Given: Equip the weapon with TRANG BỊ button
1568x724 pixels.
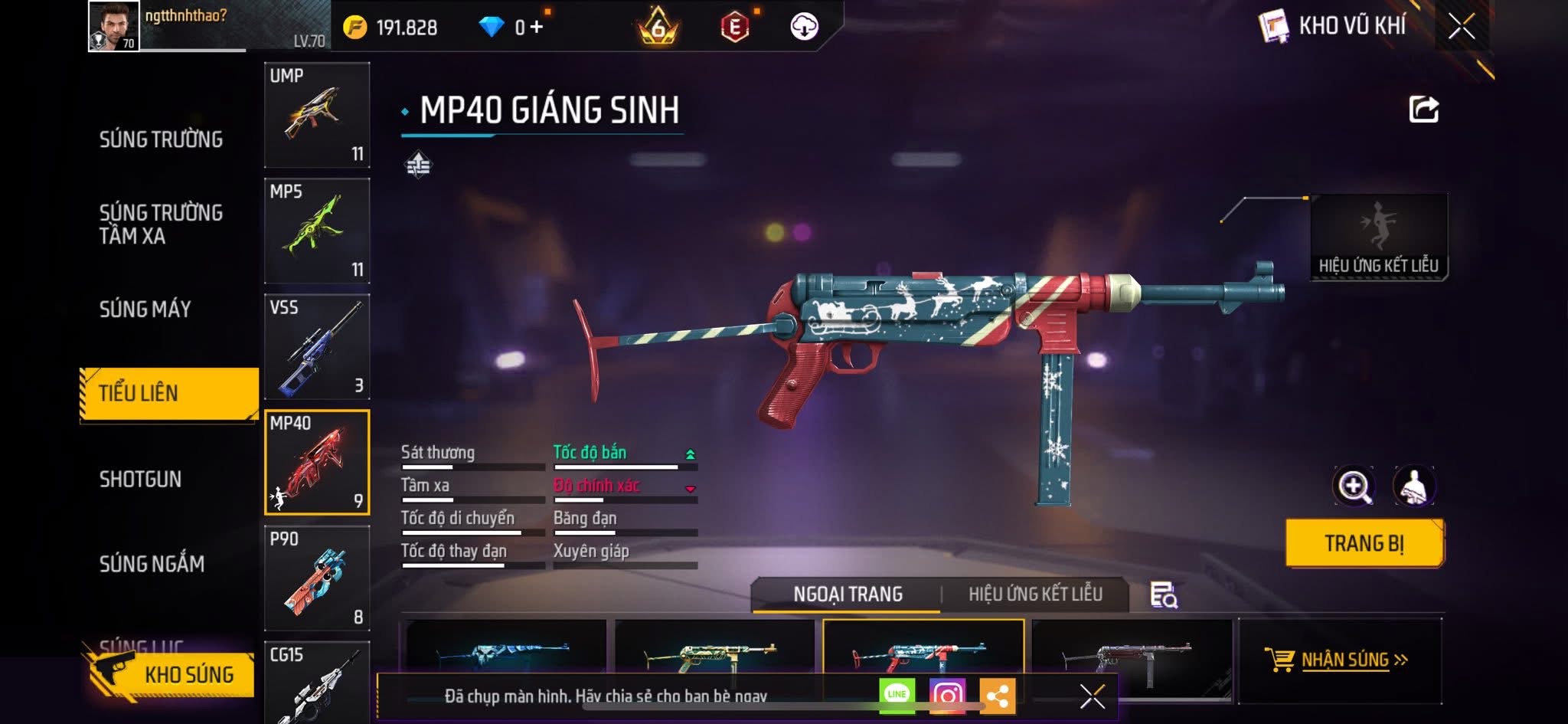Looking at the screenshot, I should tap(1364, 543).
